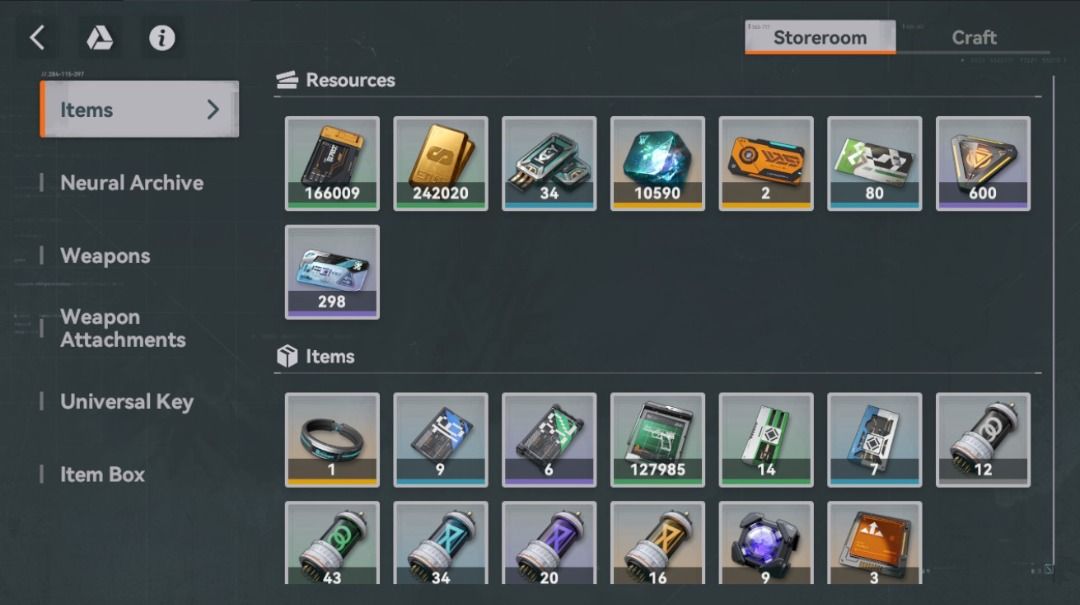This screenshot has height=605, width=1080.
Task: Click the triangle home icon
Action: 99,38
